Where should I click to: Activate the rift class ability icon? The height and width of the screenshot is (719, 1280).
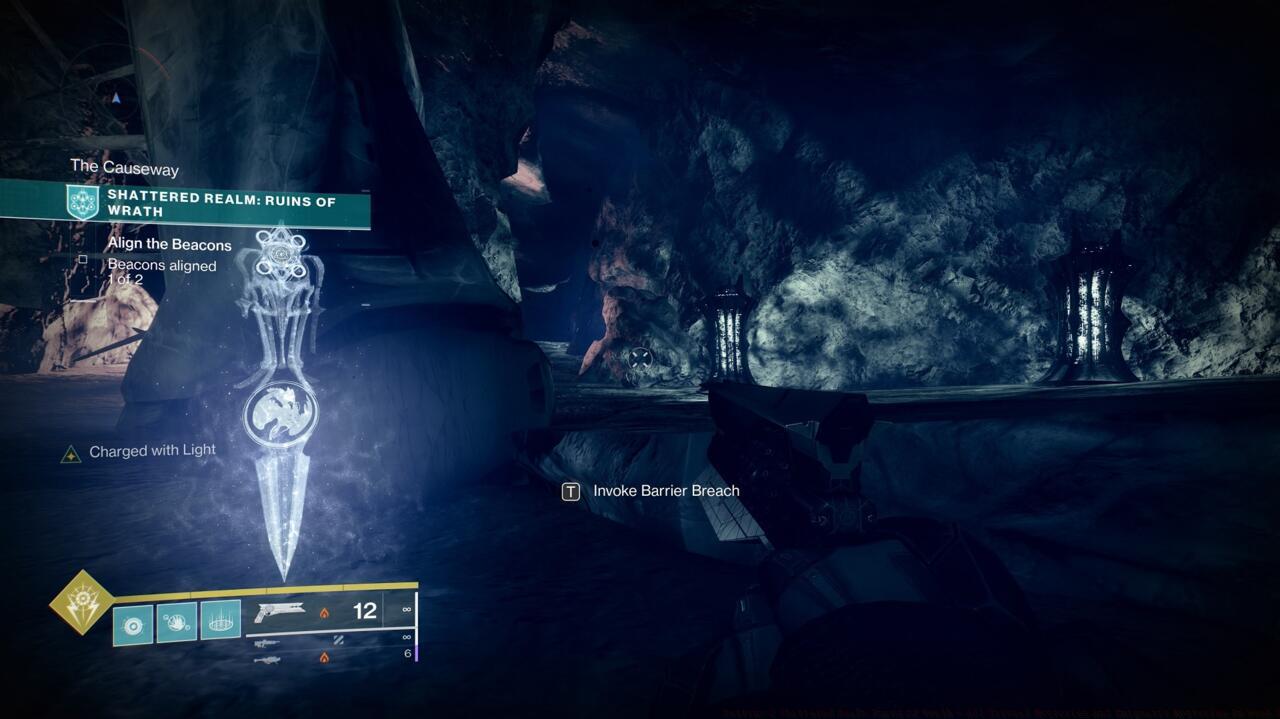coord(221,622)
